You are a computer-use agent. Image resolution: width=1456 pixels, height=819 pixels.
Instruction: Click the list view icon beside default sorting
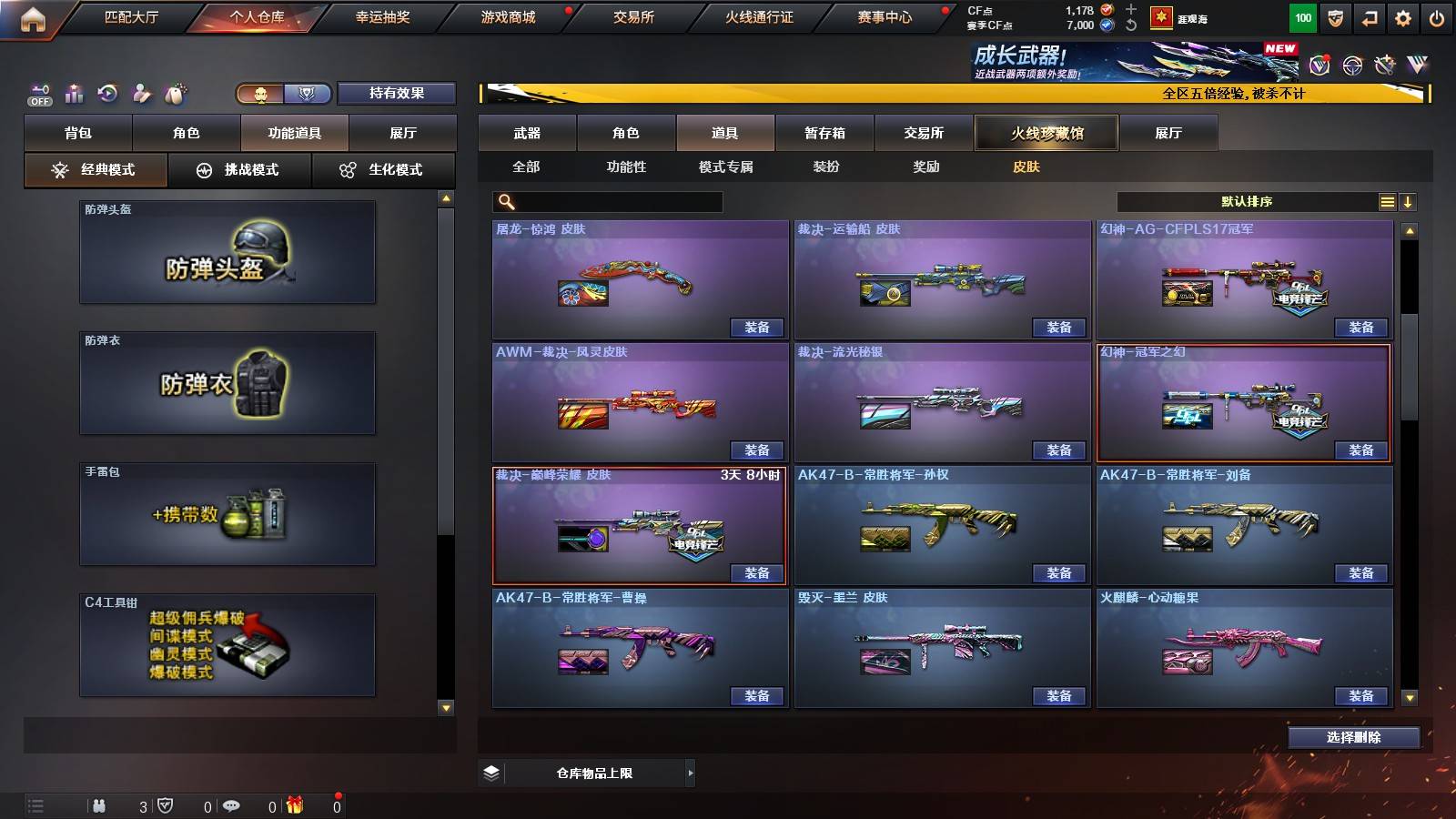pyautogui.click(x=1387, y=201)
